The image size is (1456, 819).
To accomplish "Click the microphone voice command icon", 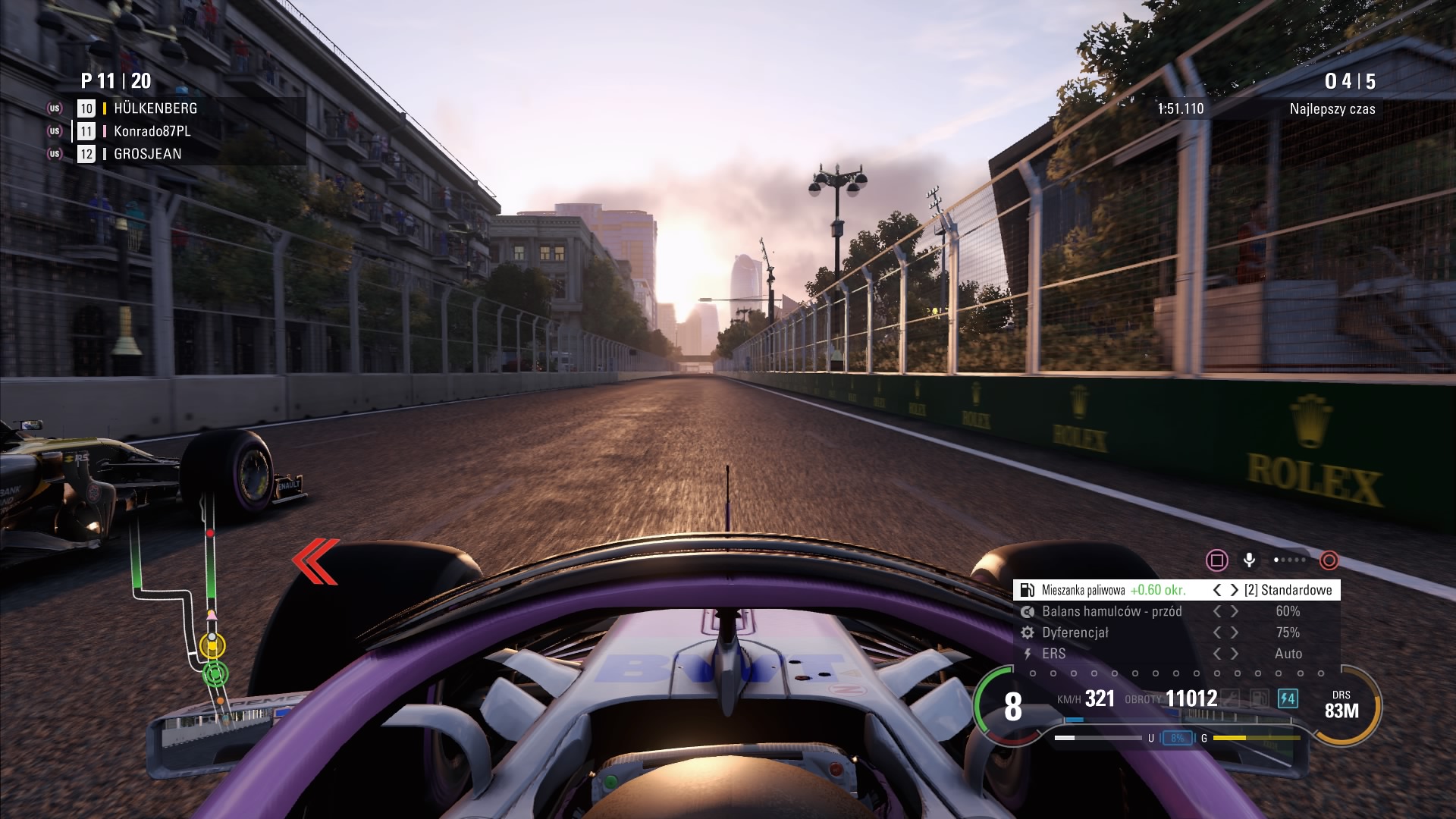I will tap(1249, 560).
